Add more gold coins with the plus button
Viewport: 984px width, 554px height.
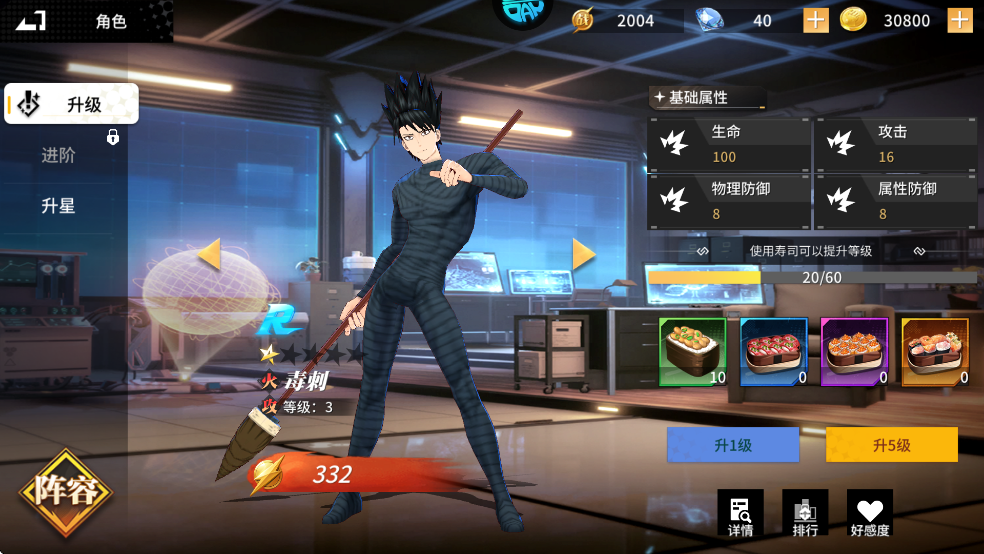point(960,20)
